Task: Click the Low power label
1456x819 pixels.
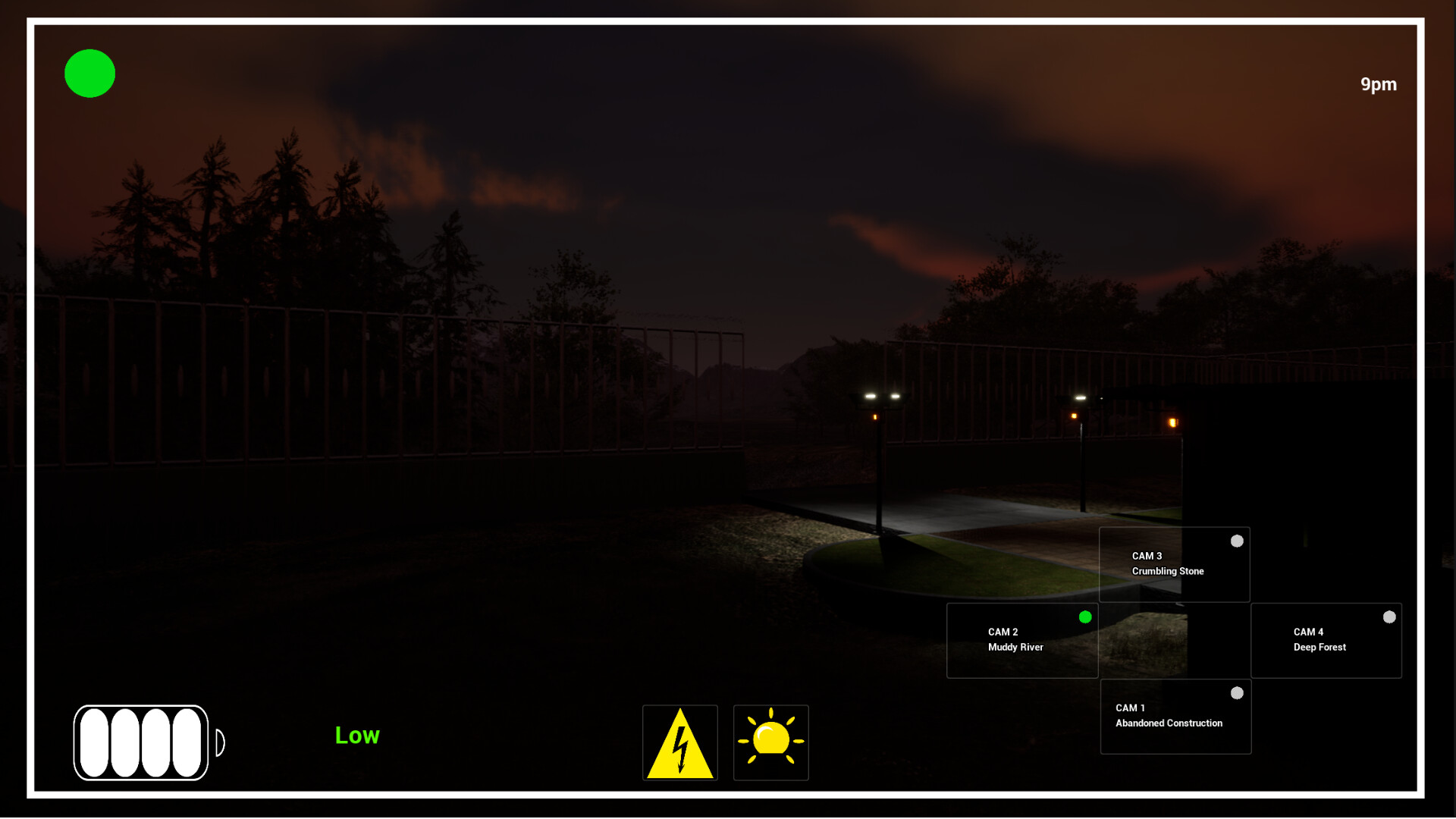Action: point(356,734)
